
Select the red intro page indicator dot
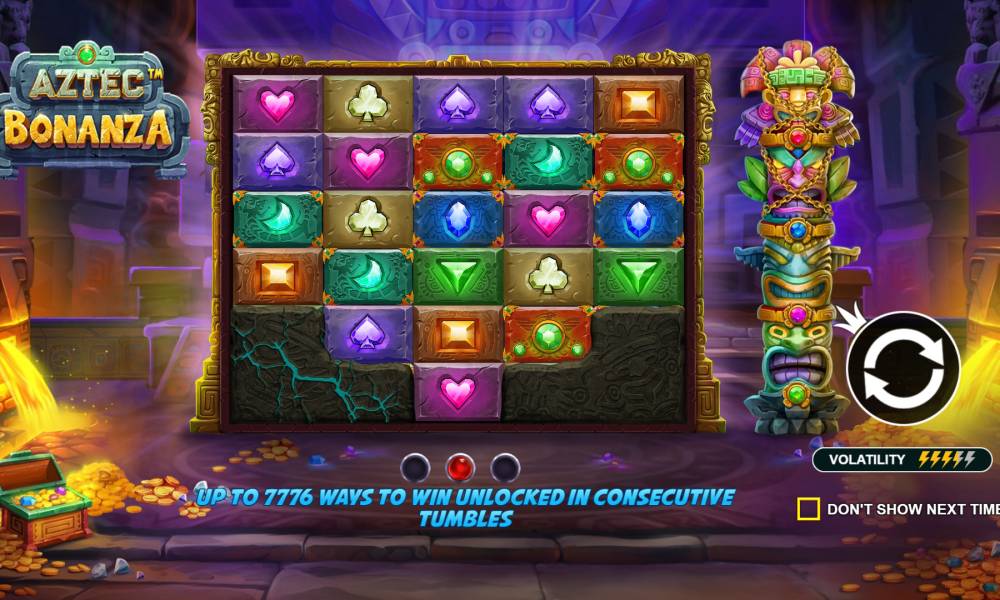(460, 466)
